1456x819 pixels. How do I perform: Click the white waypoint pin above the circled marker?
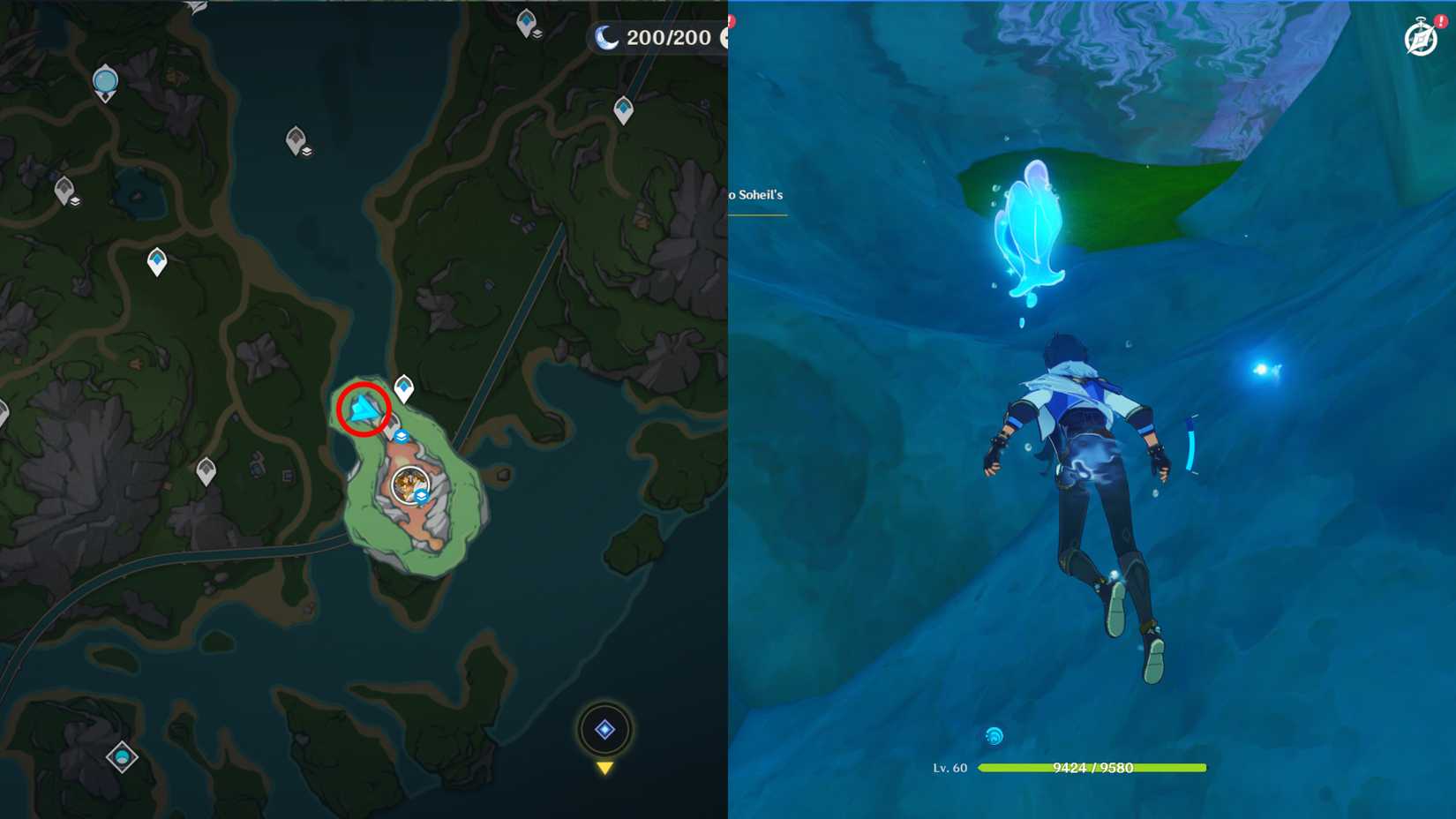pos(403,387)
